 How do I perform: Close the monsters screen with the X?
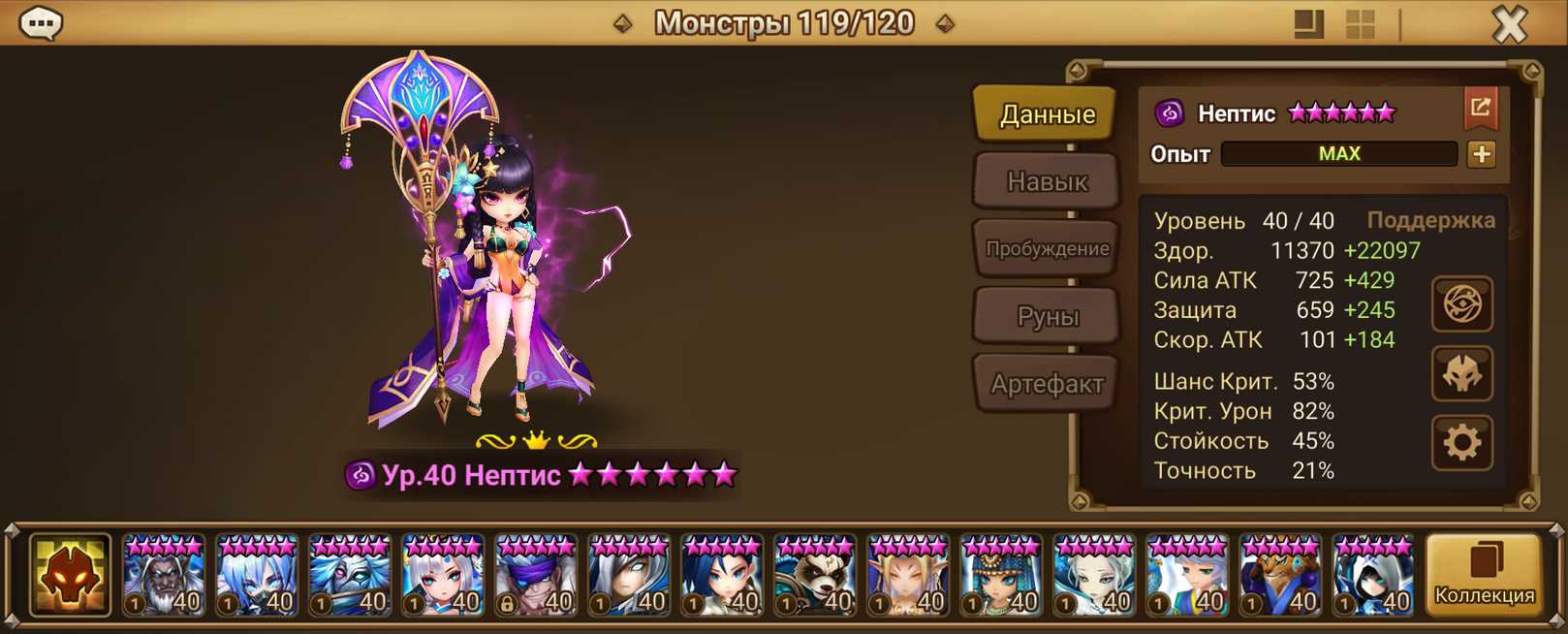click(1509, 23)
